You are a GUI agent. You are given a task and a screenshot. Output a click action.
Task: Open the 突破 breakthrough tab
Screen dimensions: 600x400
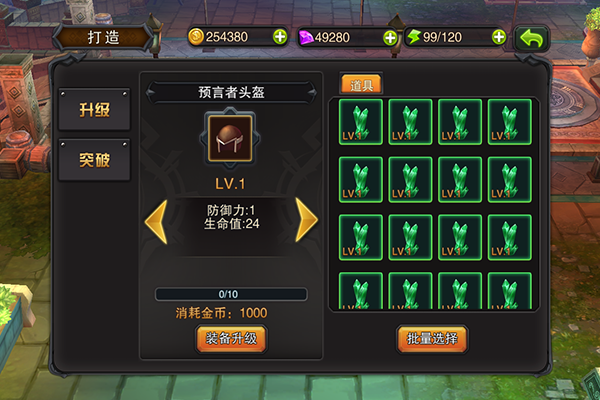(x=94, y=160)
